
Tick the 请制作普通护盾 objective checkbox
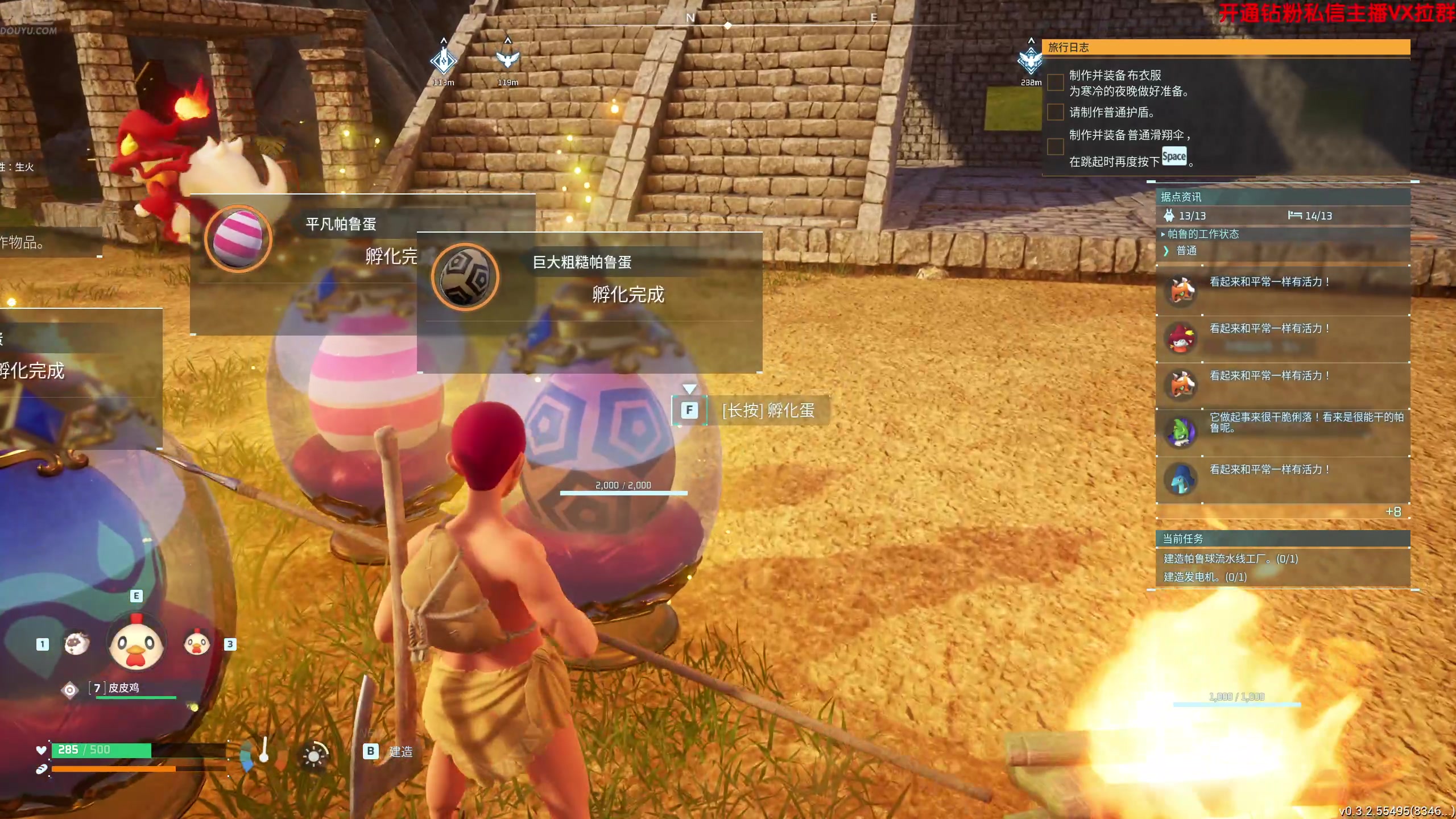[1056, 112]
